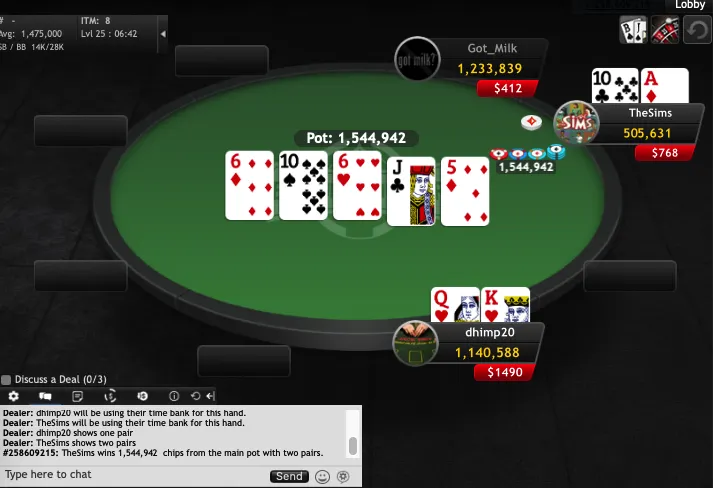
Task: Collapse the tournament info panel arrow
Action: click(163, 32)
